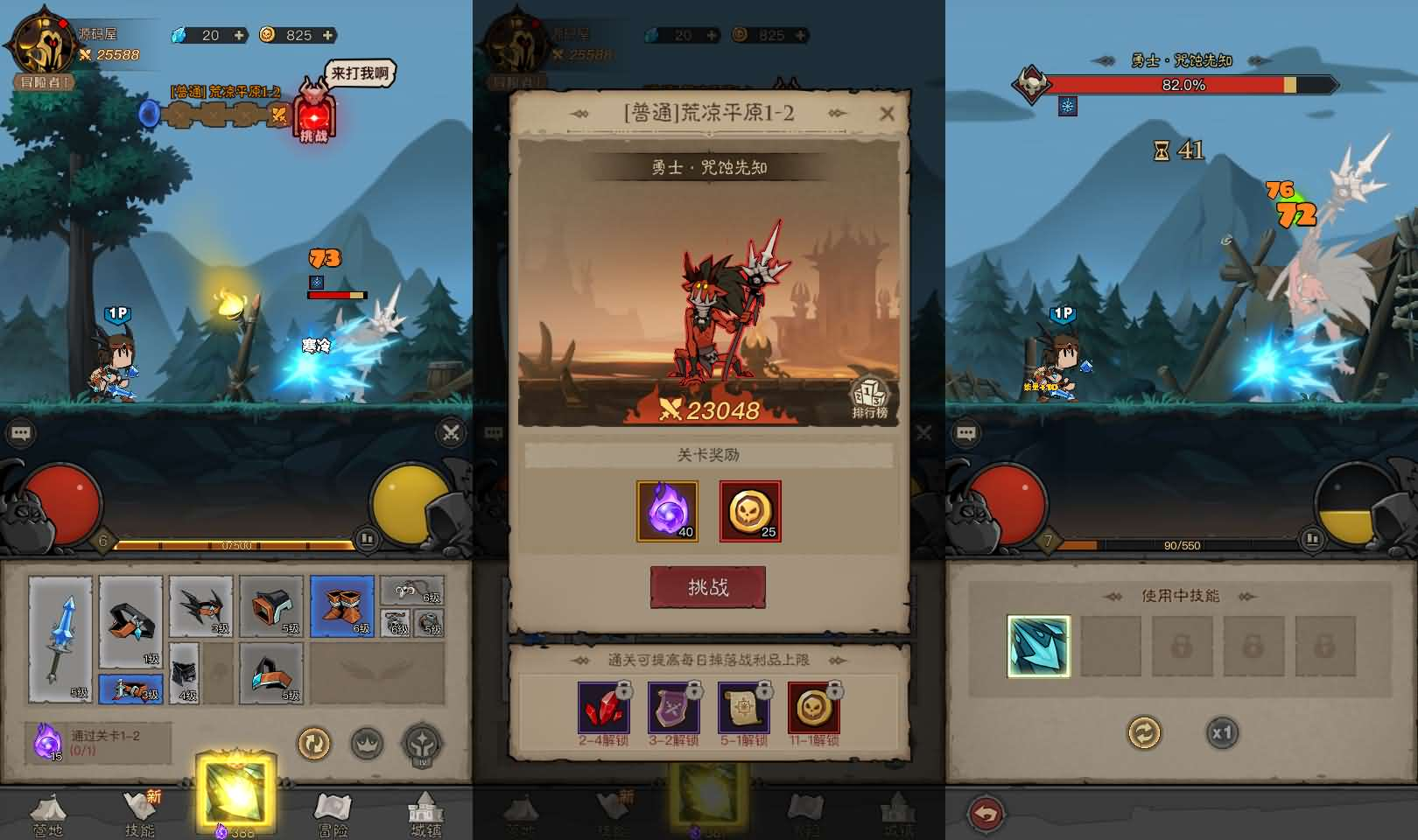Select the skull coin reward x25
Screen dimensions: 1418x840
[749, 511]
